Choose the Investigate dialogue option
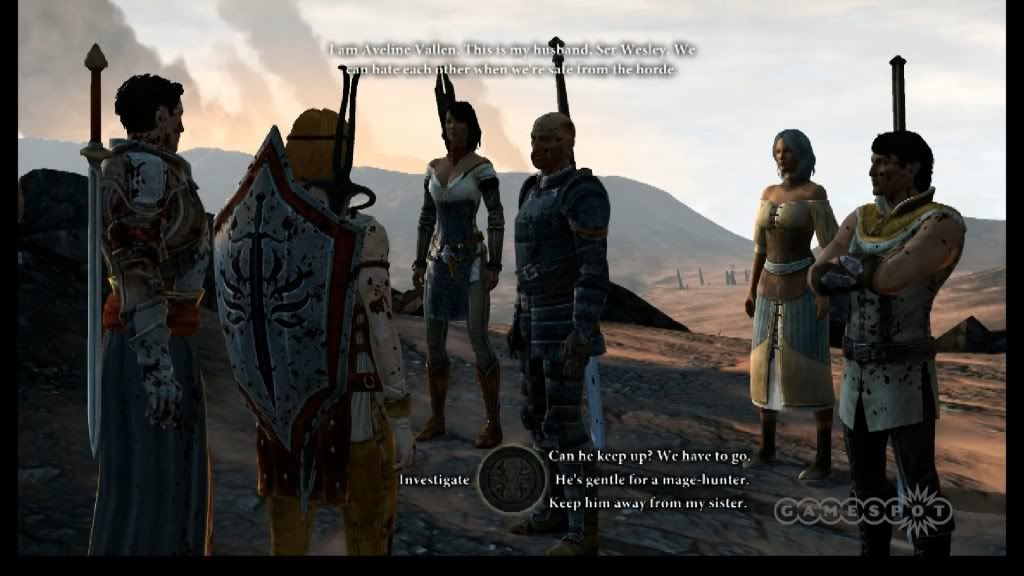The width and height of the screenshot is (1024, 576). pos(434,480)
